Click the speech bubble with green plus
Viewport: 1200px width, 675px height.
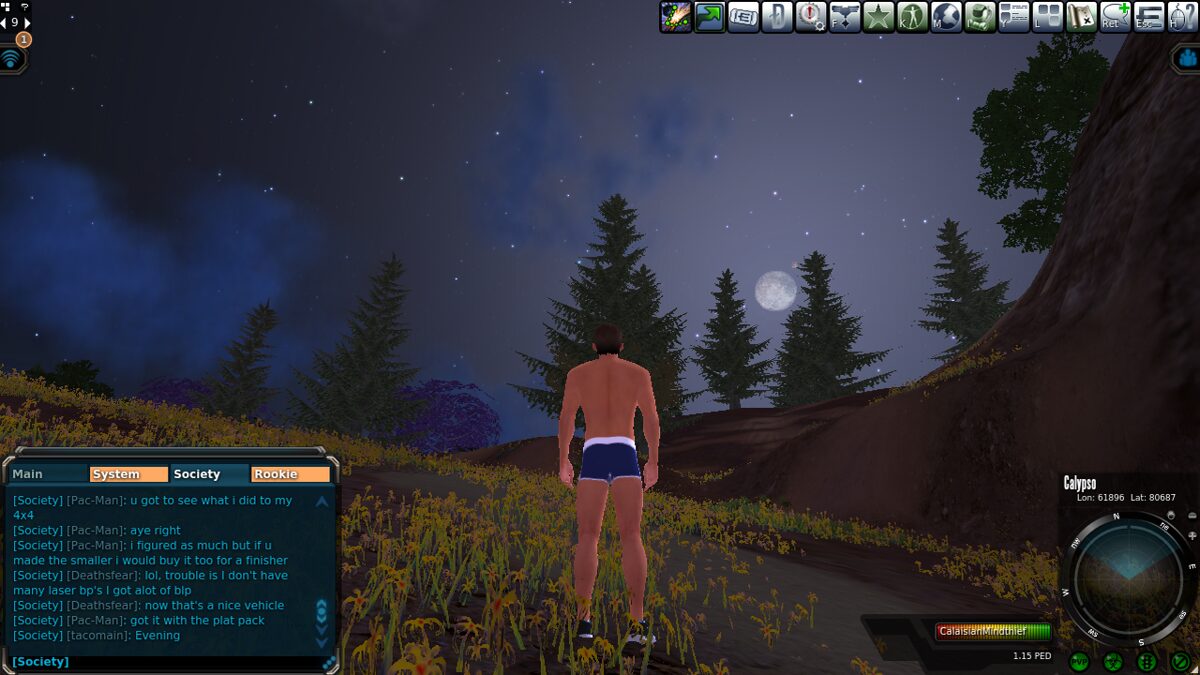tap(1116, 17)
